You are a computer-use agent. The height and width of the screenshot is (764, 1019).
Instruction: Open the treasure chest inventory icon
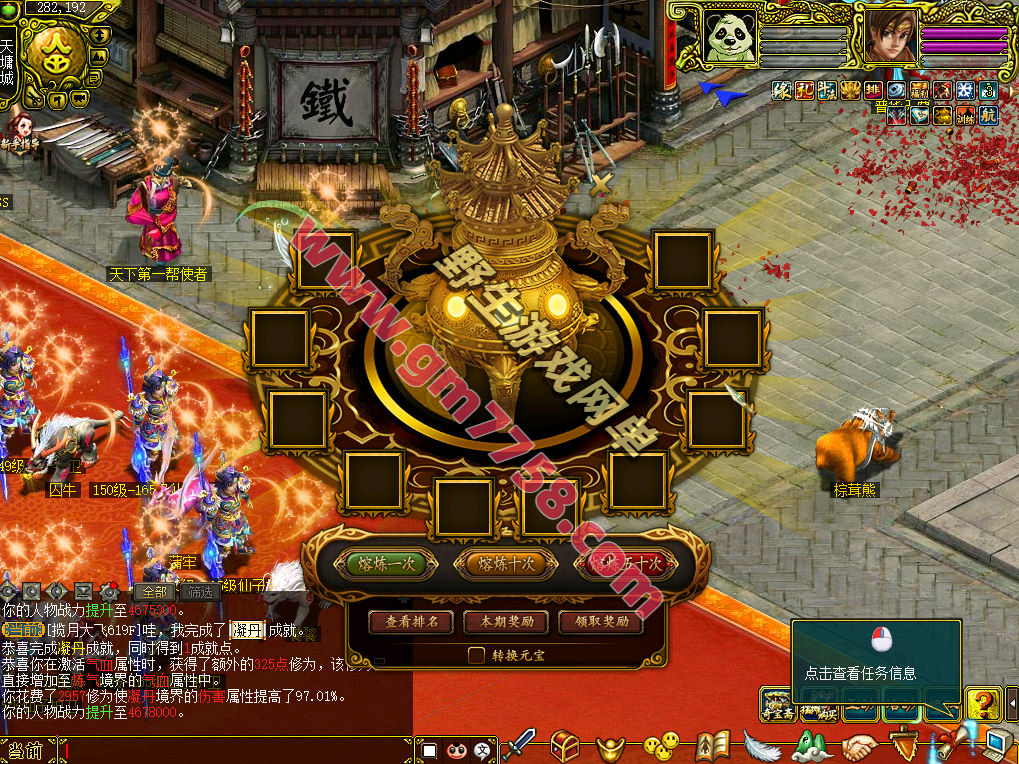(566, 745)
